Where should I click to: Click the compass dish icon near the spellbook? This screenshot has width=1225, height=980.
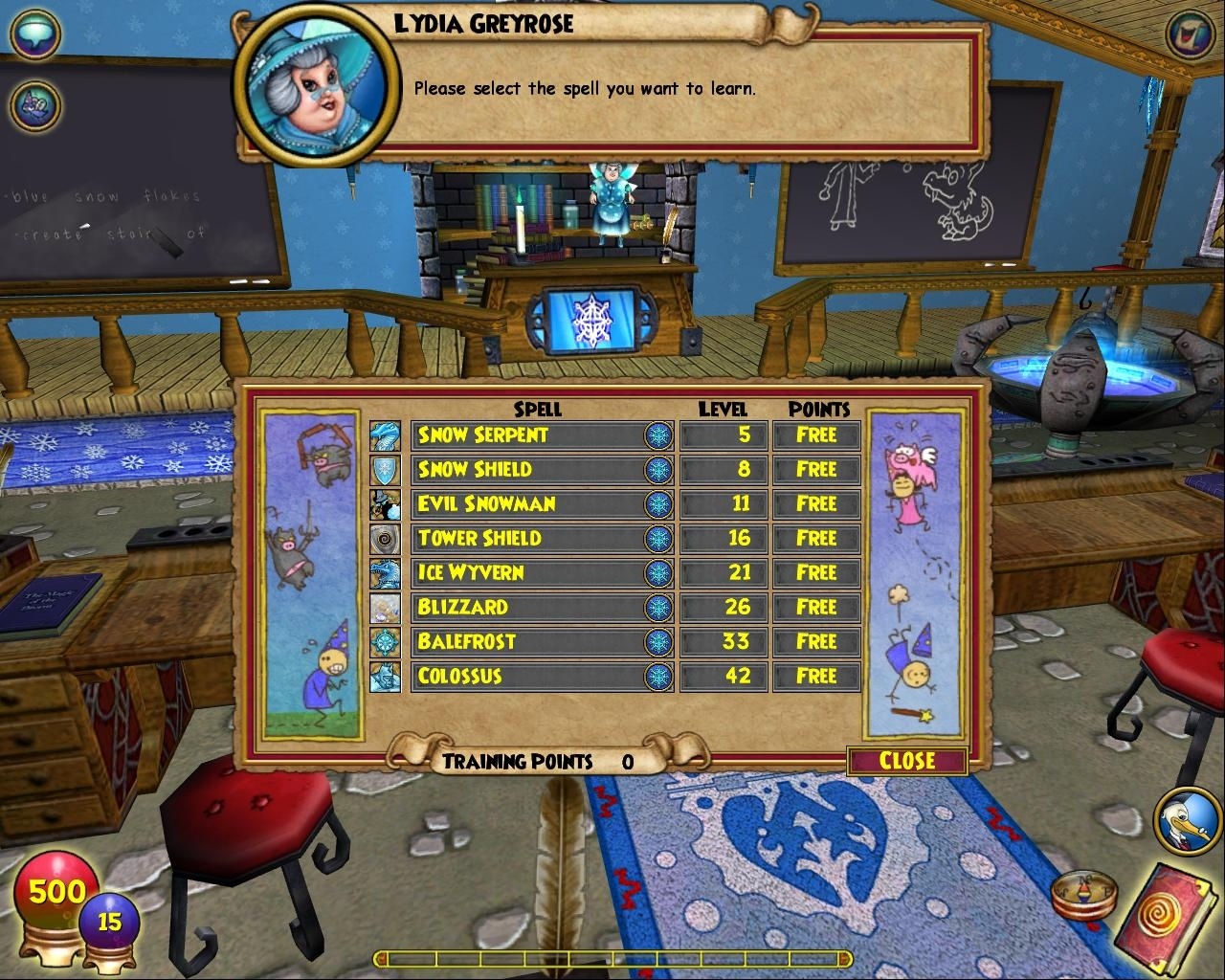tap(1084, 896)
